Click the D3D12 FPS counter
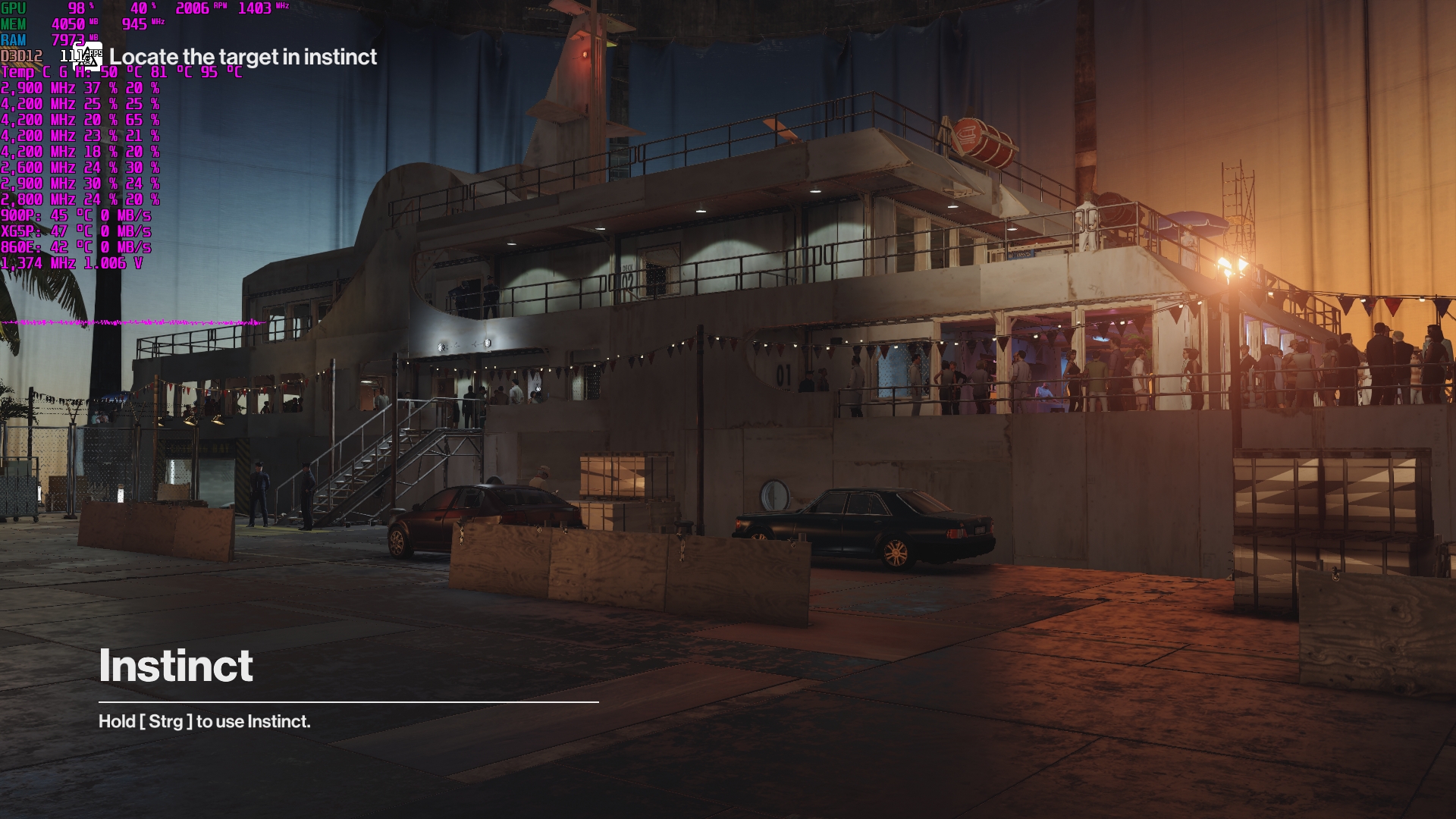1456x819 pixels. pos(72,55)
